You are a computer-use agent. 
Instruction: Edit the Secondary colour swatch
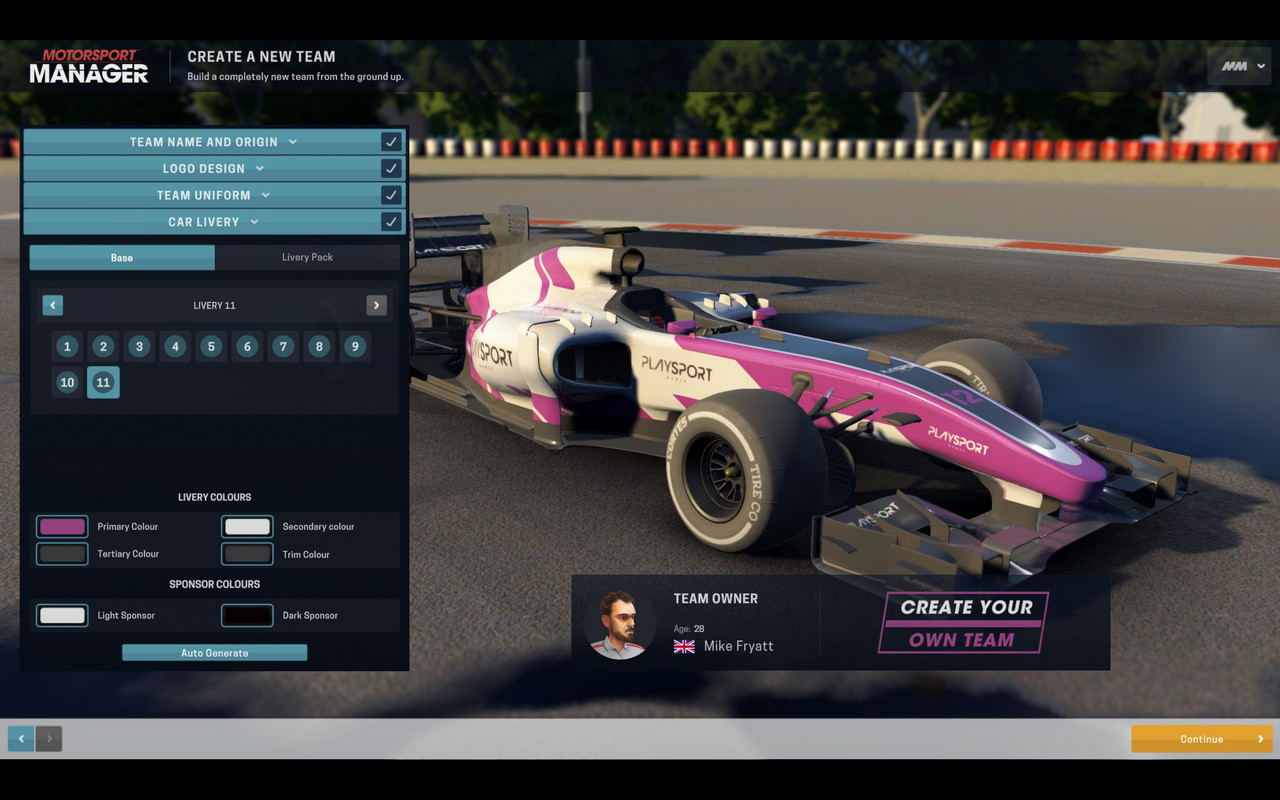click(x=247, y=526)
